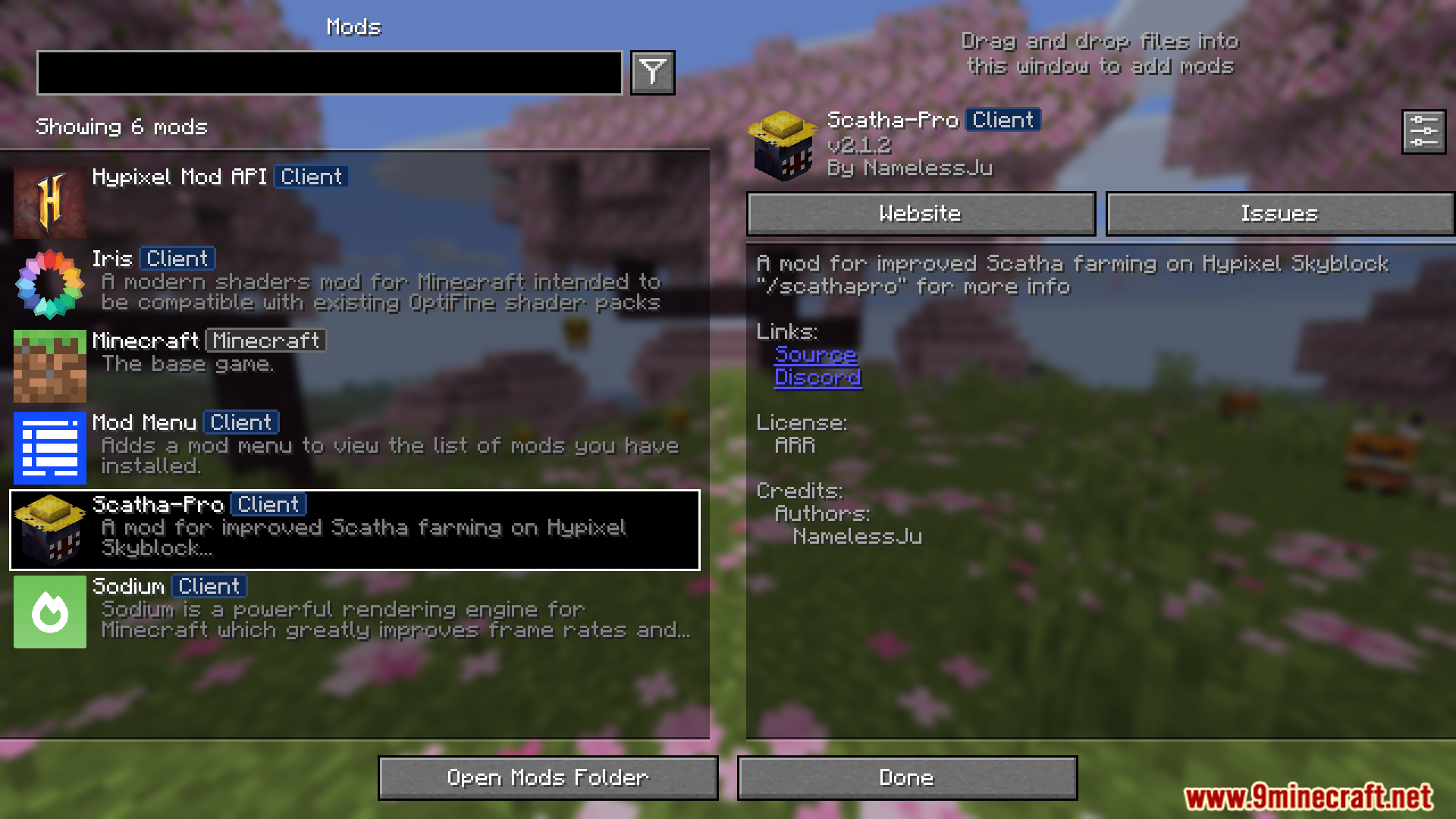Open the Scatha-Pro Website
Image resolution: width=1456 pixels, height=819 pixels.
click(920, 213)
